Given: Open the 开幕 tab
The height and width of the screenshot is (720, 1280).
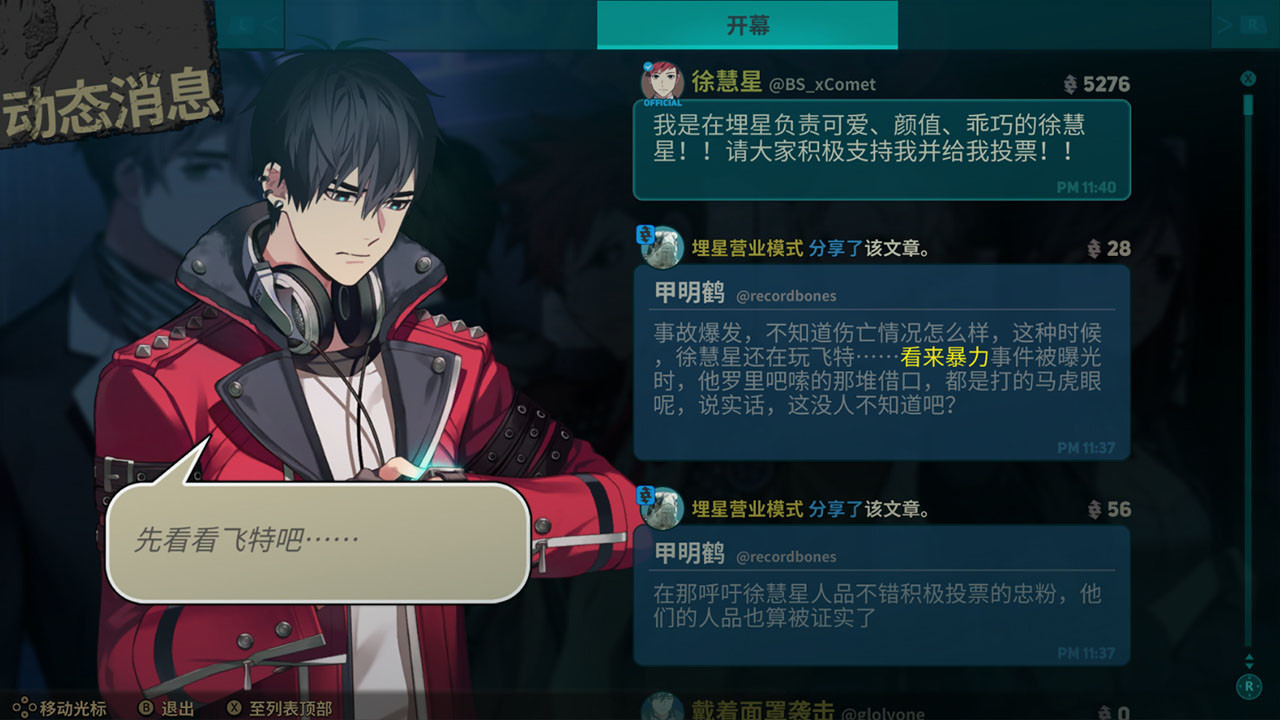Looking at the screenshot, I should [x=746, y=25].
